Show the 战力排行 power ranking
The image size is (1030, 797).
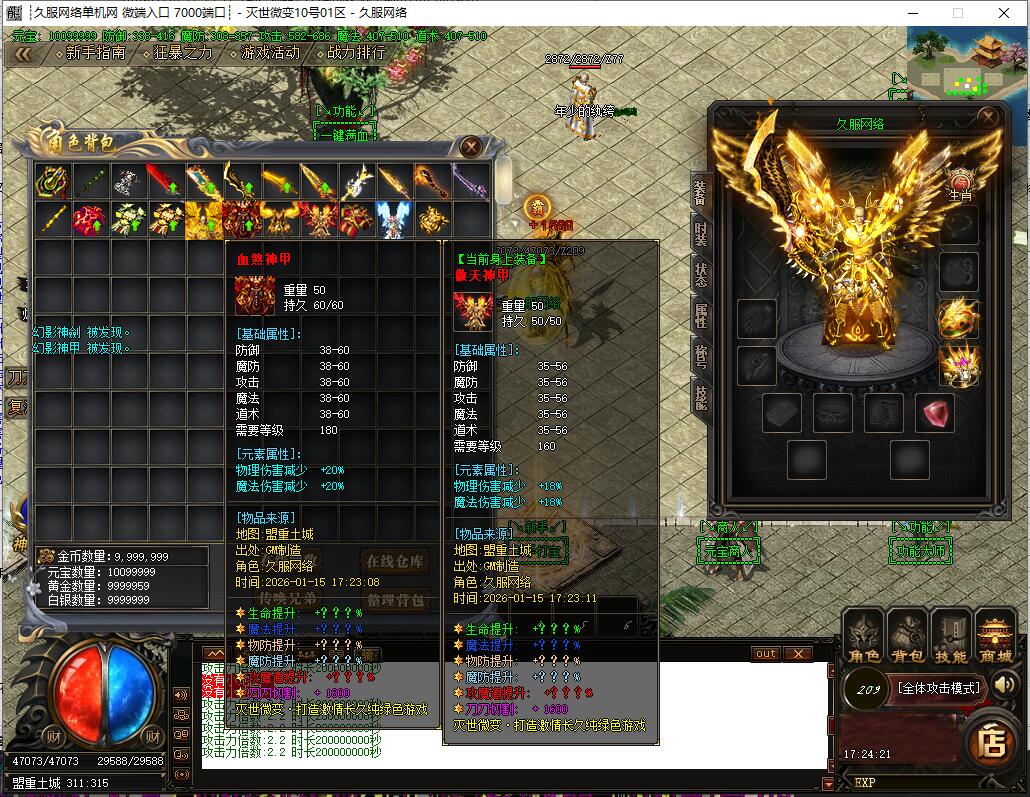click(x=356, y=53)
